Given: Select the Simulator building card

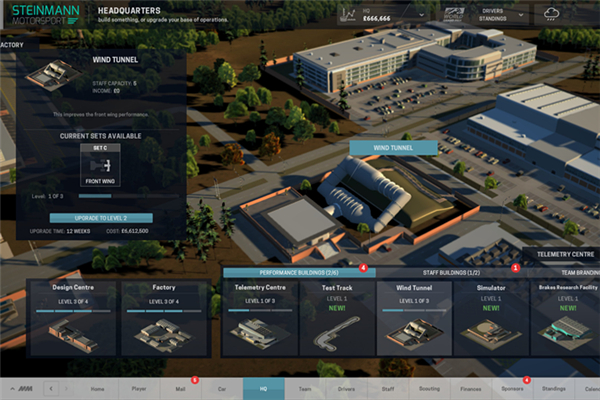Looking at the screenshot, I should click(490, 315).
